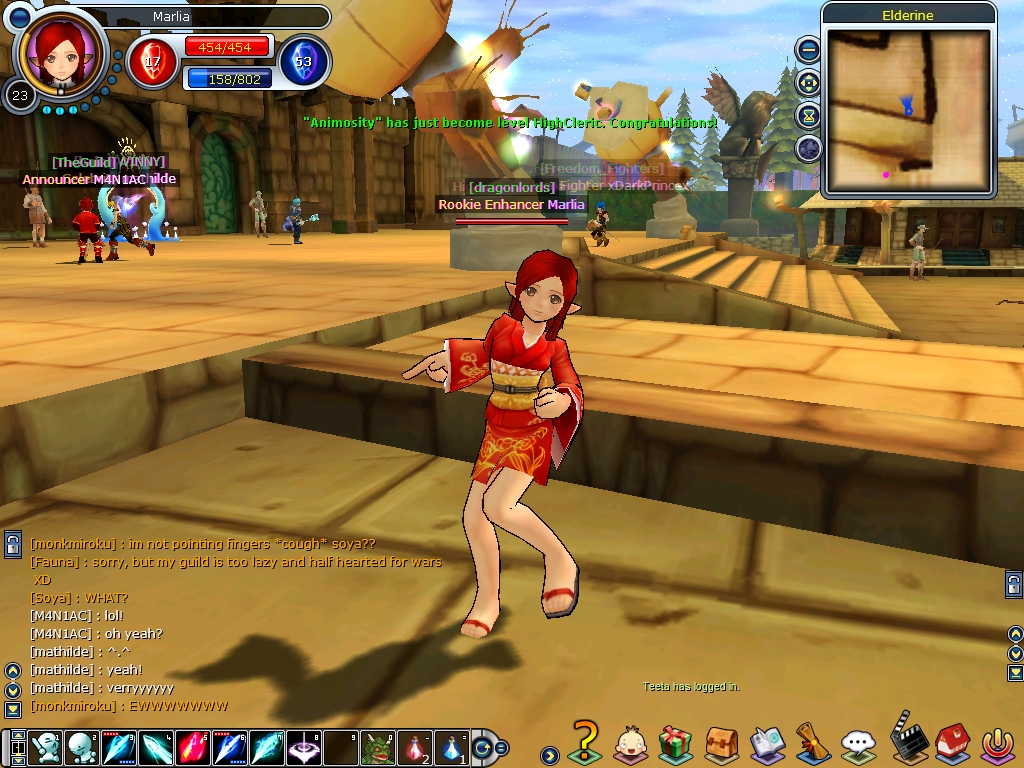Click the smiling baby face icon
The height and width of the screenshot is (768, 1024).
click(x=630, y=743)
